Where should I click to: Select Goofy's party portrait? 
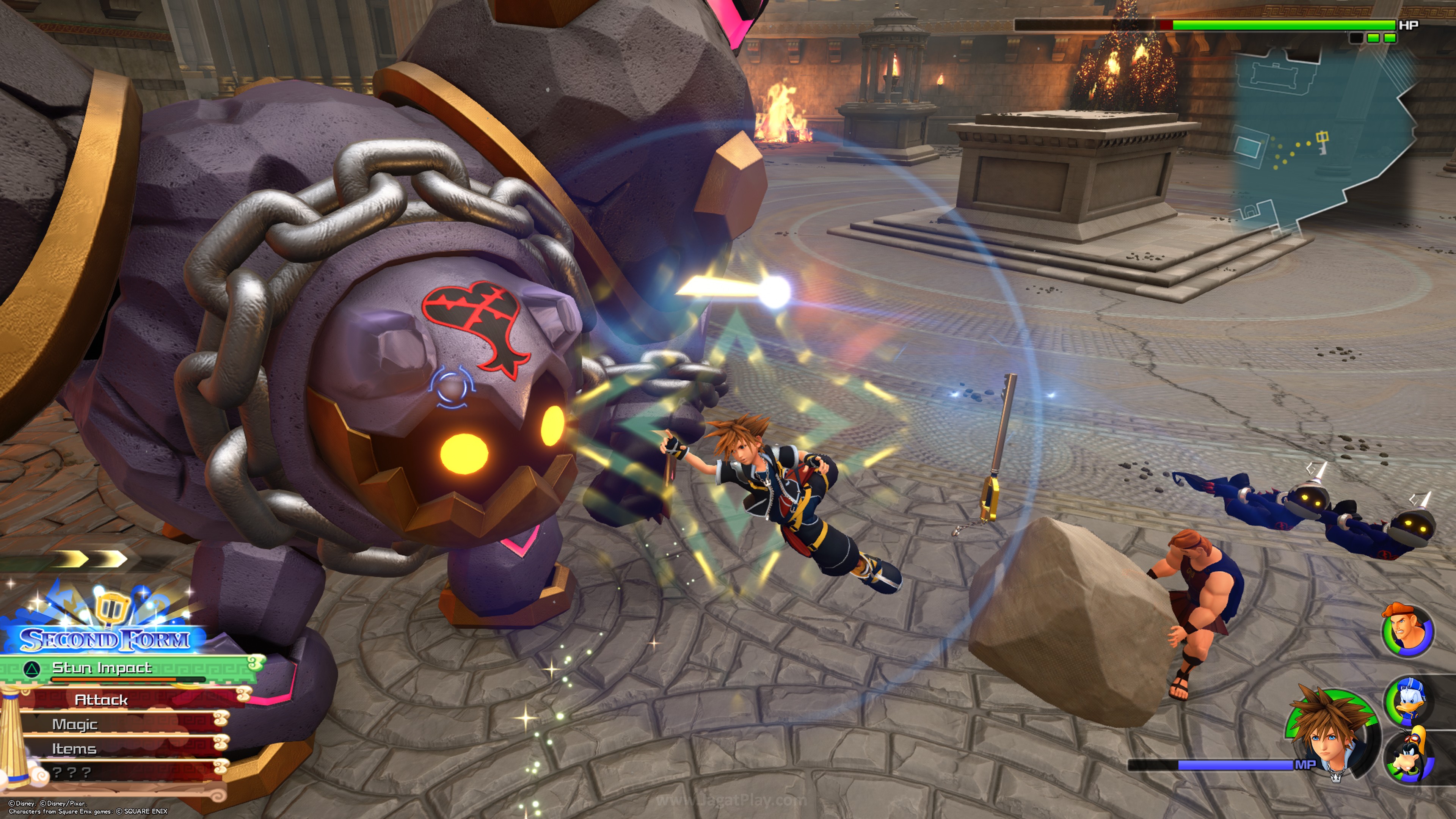click(x=1409, y=756)
